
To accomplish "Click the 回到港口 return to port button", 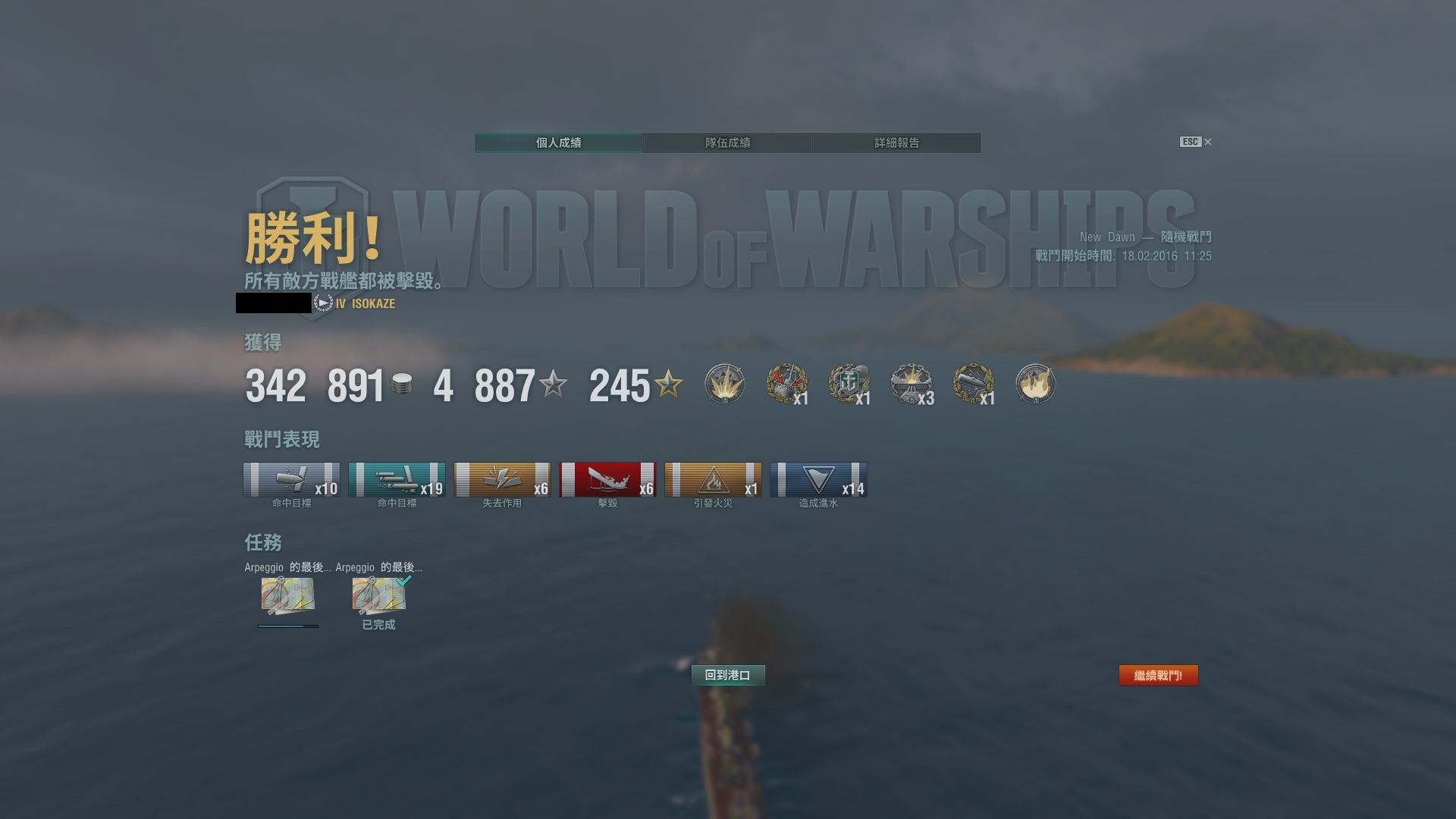I will pos(727,675).
